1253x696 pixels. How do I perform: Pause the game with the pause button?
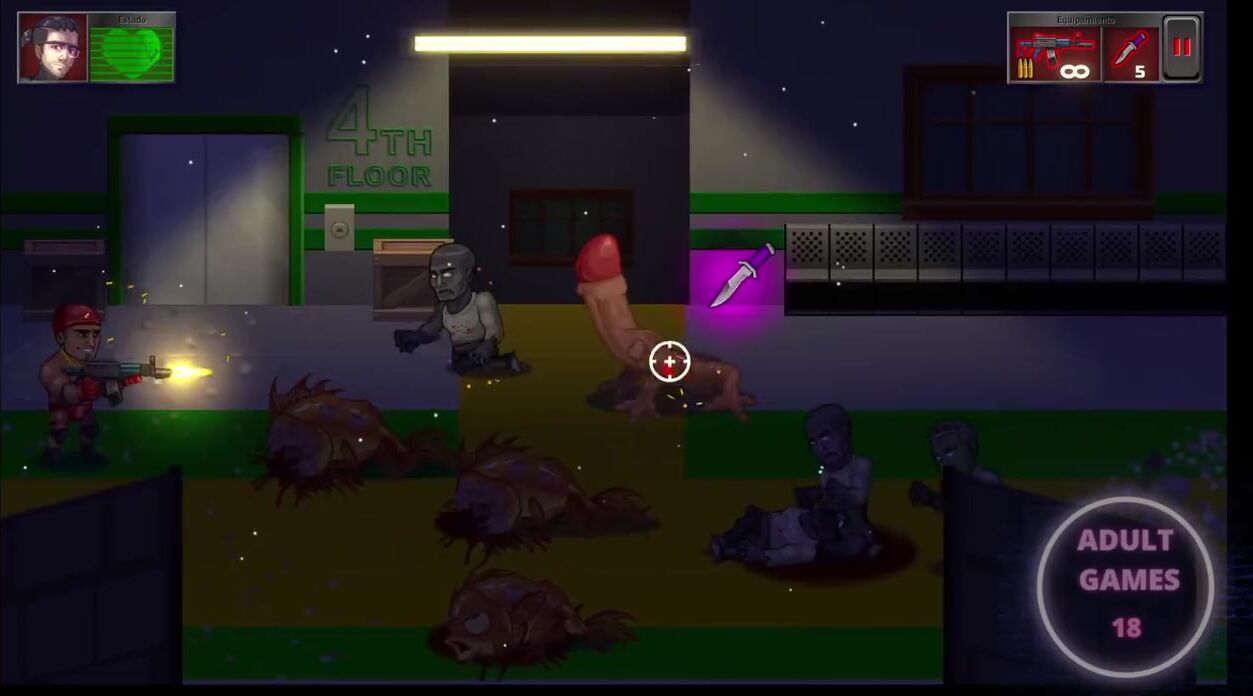[x=1182, y=47]
